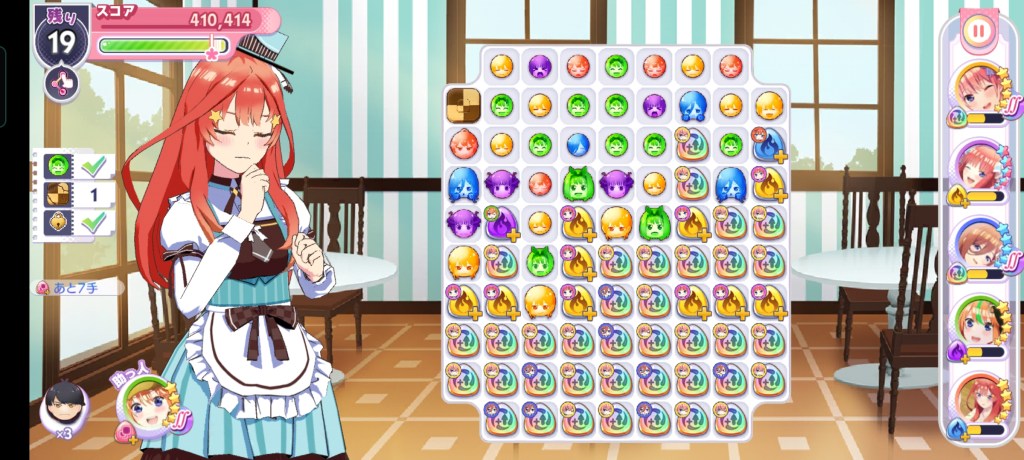Tap the pink branching-nodes icon under the moves counter
Image resolution: width=1024 pixels, height=460 pixels.
(x=61, y=83)
